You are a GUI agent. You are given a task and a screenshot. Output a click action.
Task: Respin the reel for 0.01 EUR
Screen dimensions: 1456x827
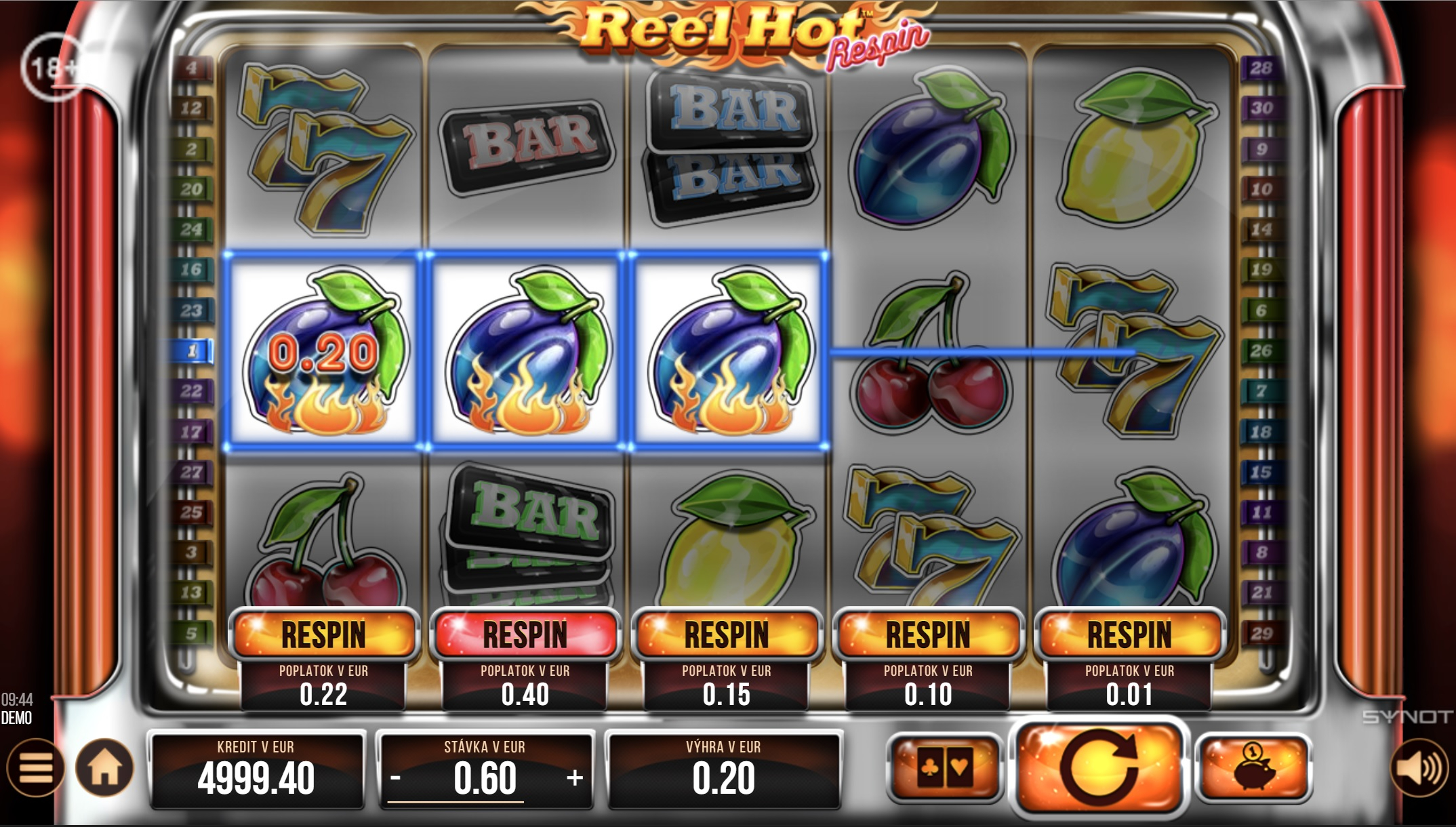[1129, 634]
